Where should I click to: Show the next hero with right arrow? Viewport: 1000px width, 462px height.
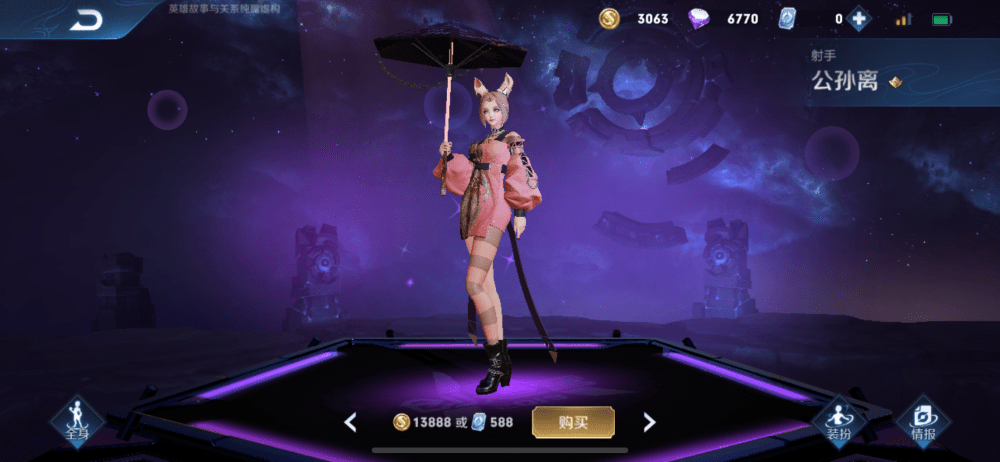point(649,422)
